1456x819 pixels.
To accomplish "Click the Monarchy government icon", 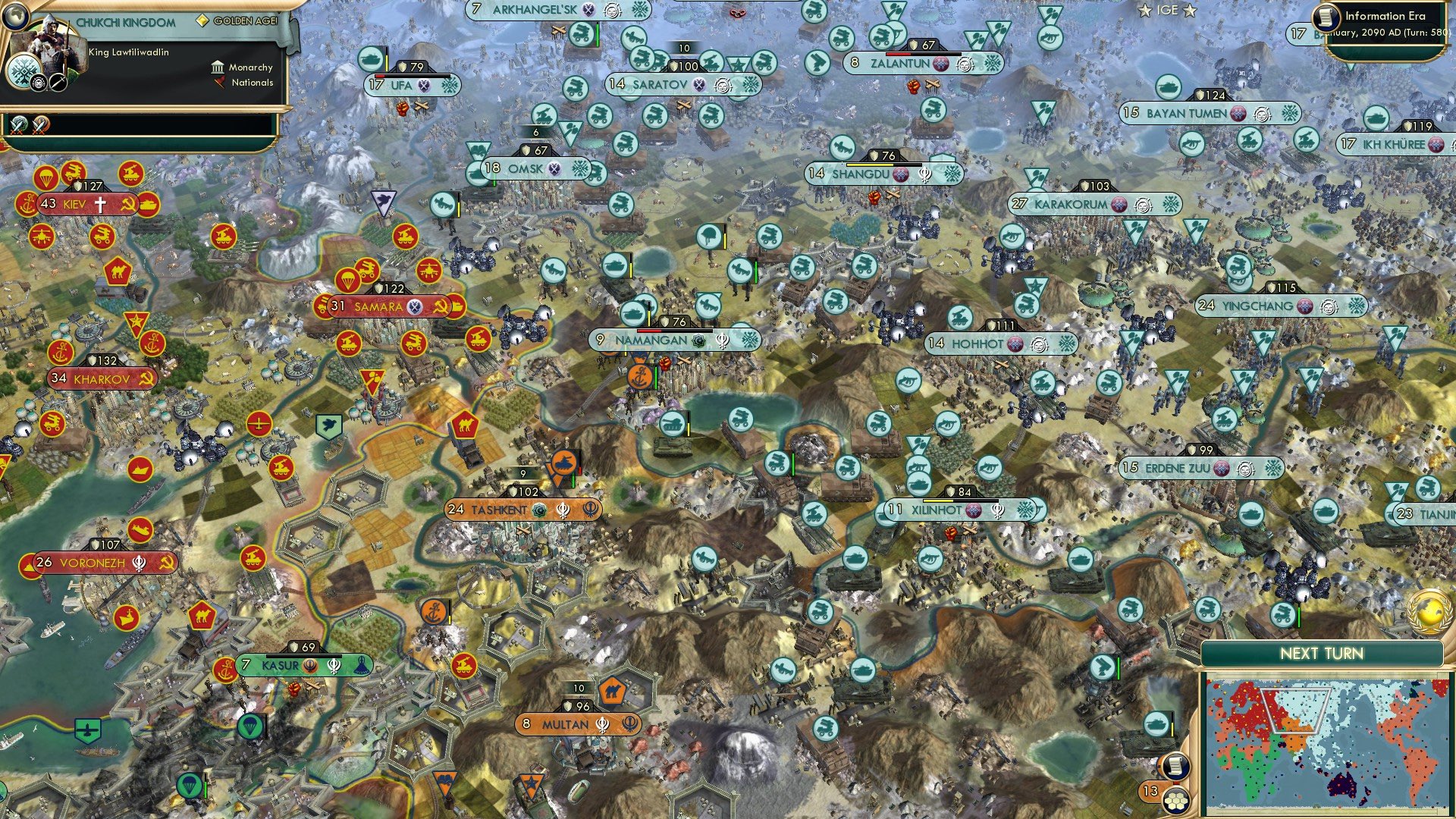I will [x=218, y=67].
